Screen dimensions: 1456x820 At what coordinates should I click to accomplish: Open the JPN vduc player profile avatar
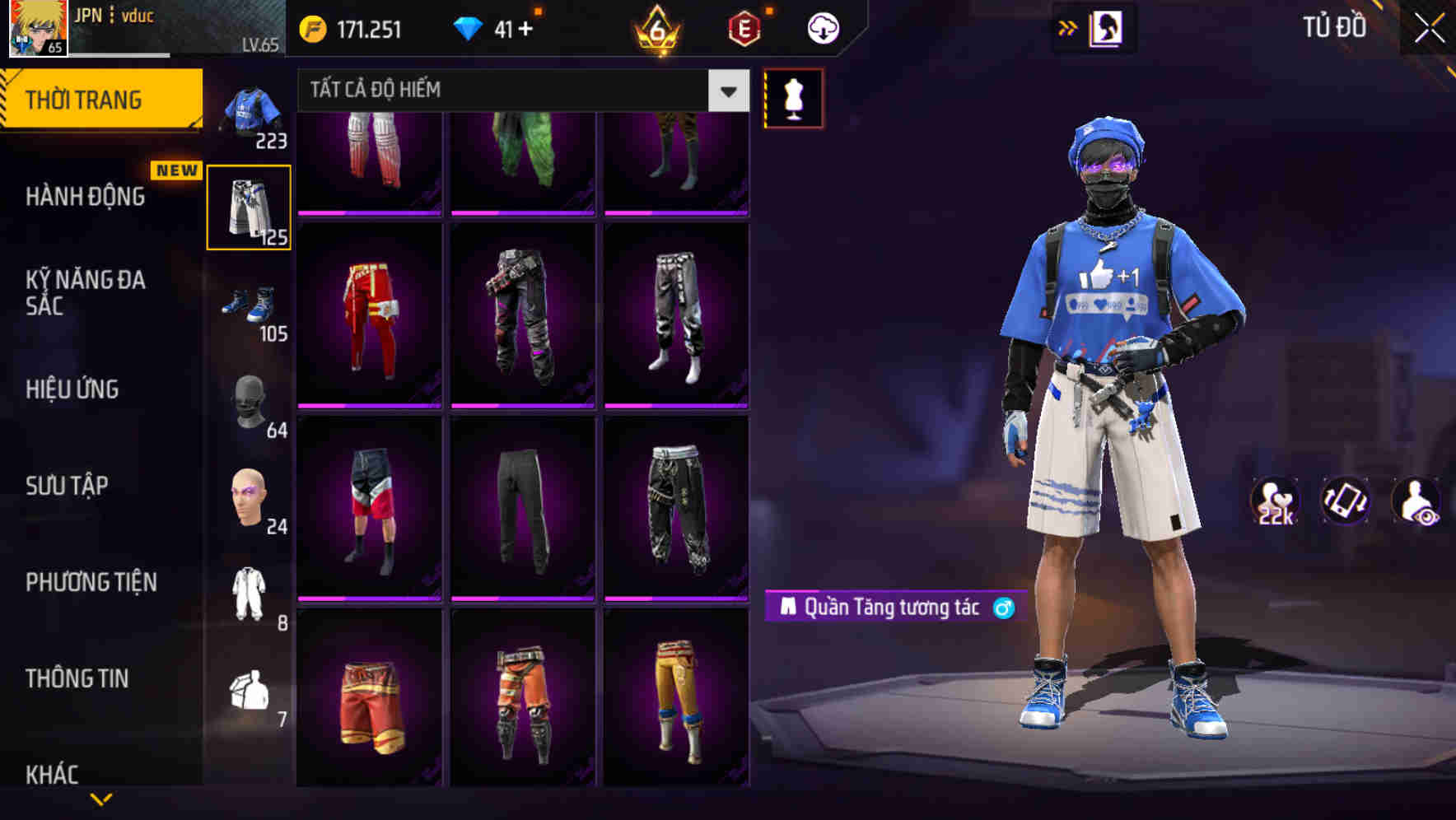(35, 27)
